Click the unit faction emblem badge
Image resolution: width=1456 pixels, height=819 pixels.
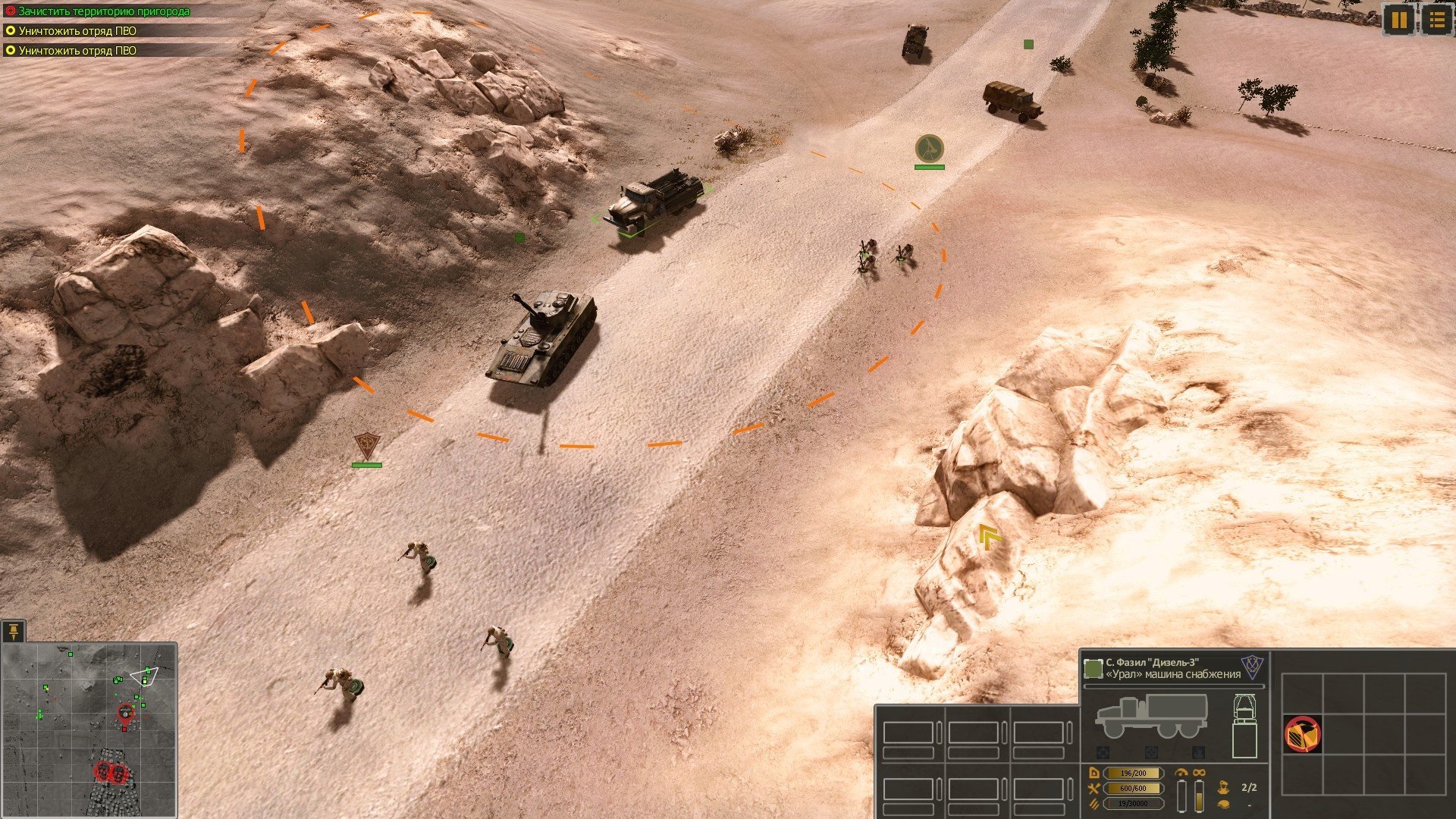(1252, 667)
